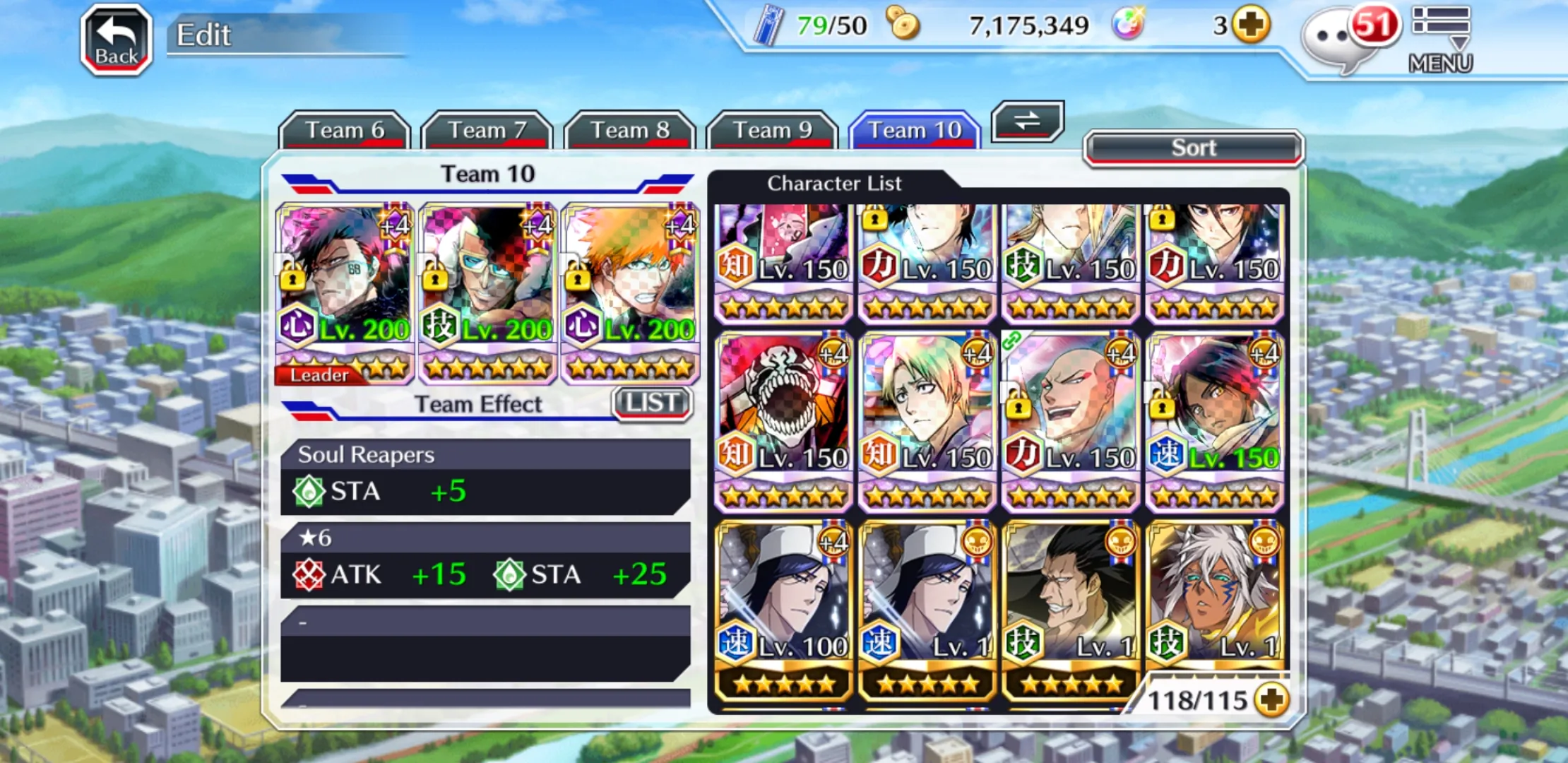Switch to the Team 7 tab
Image resolution: width=1568 pixels, height=763 pixels.
click(x=487, y=131)
